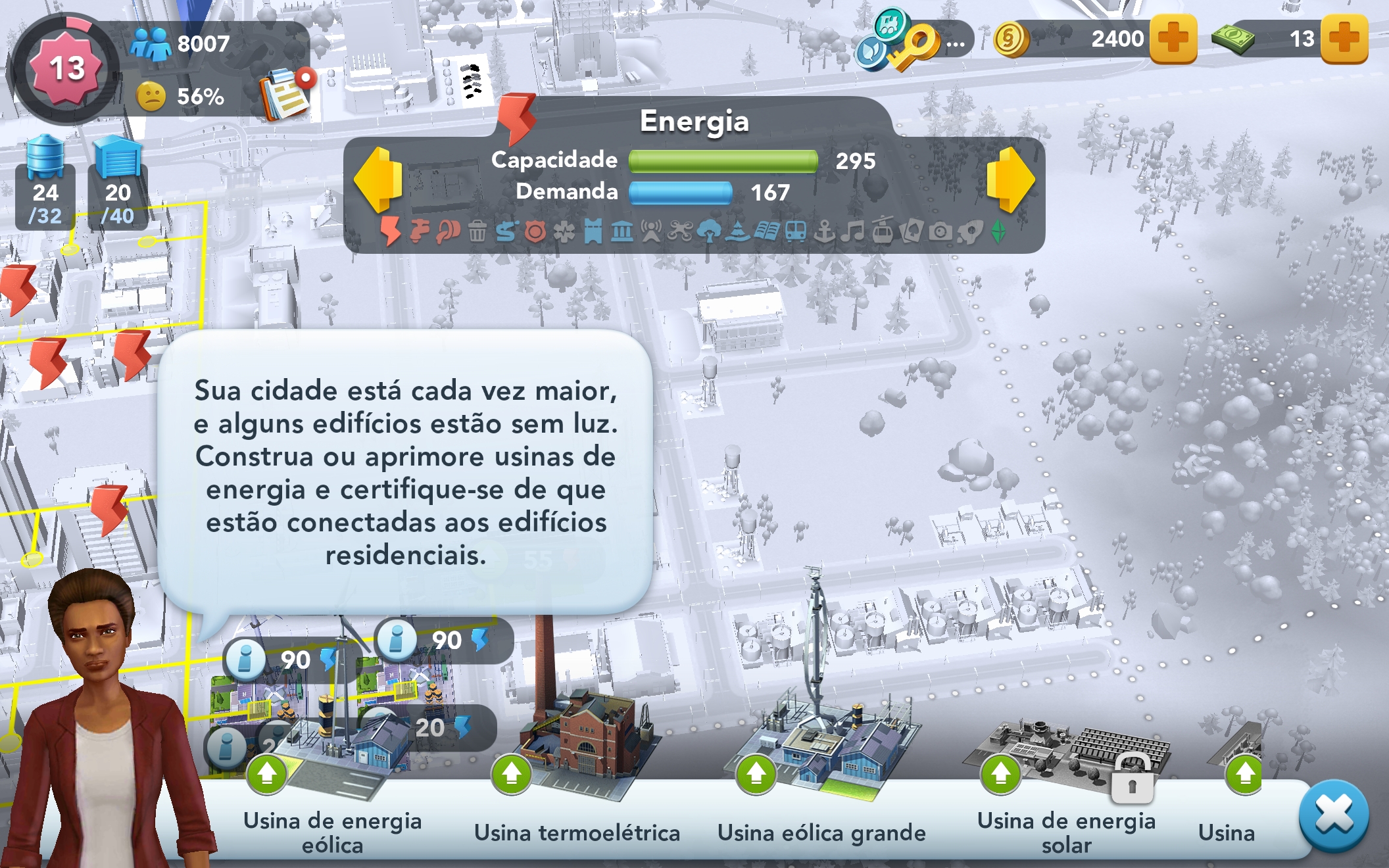Viewport: 1389px width, 868px height.
Task: Open the water tower storage indicator
Action: pyautogui.click(x=45, y=182)
